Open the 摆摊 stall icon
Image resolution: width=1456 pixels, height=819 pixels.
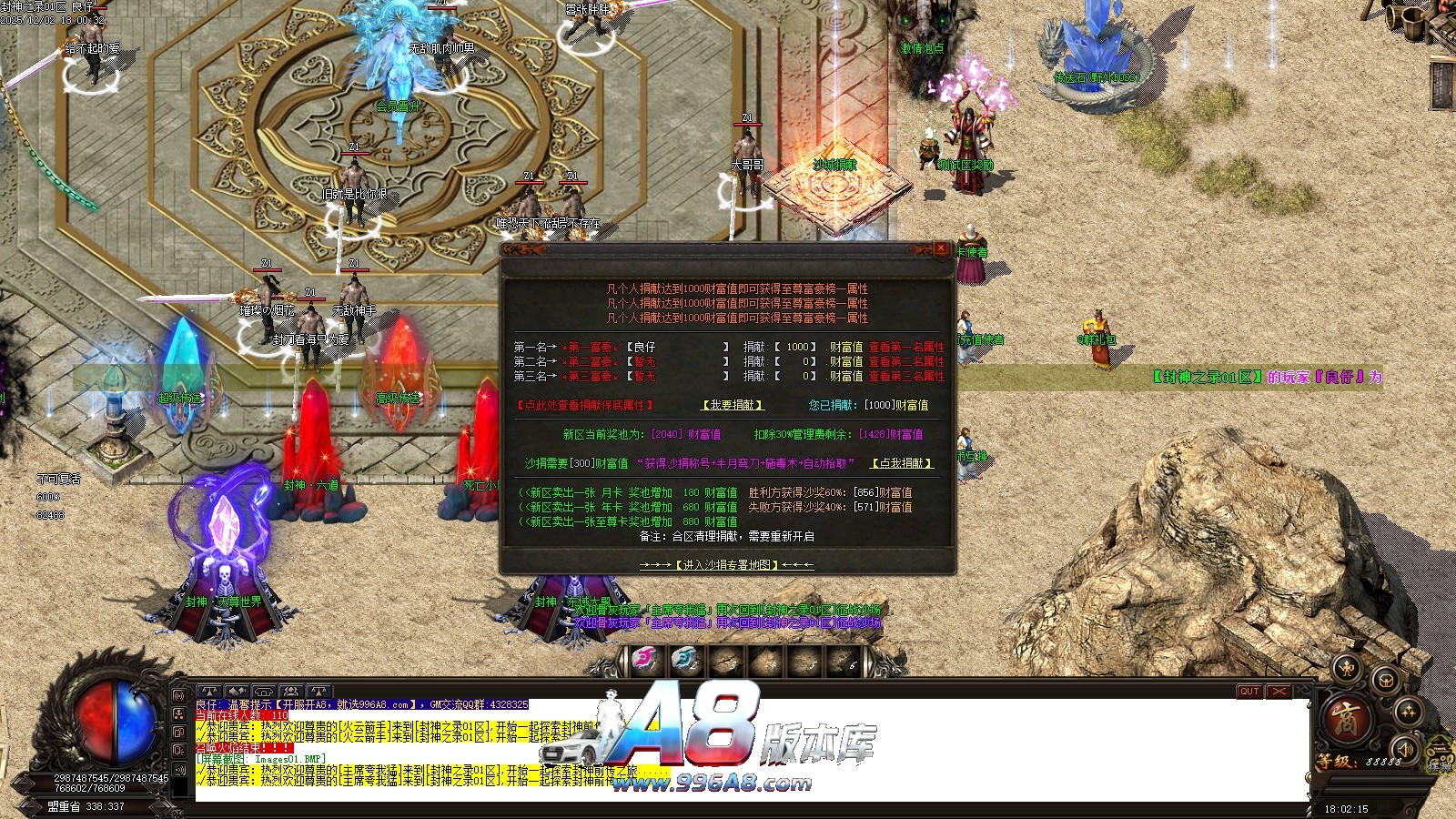pos(1440,755)
